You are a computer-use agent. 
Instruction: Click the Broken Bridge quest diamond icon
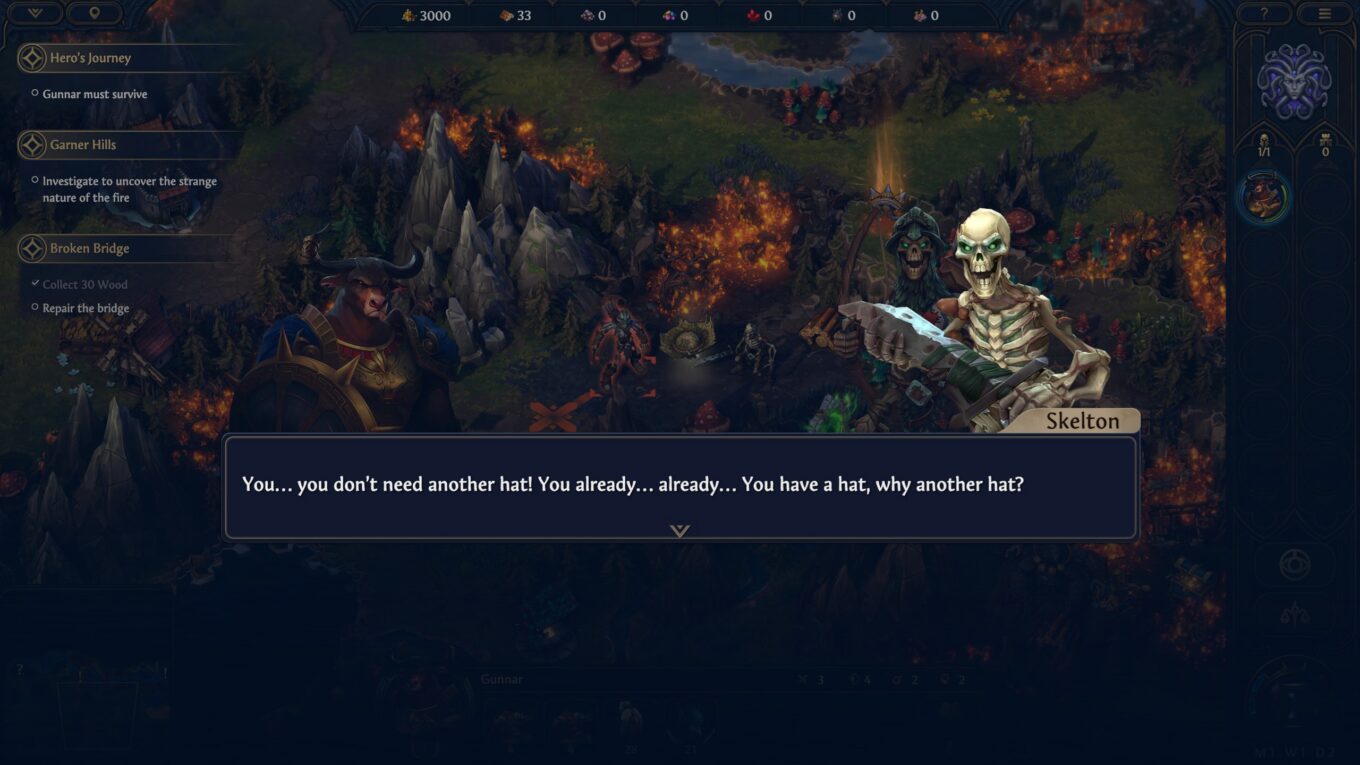coord(30,248)
